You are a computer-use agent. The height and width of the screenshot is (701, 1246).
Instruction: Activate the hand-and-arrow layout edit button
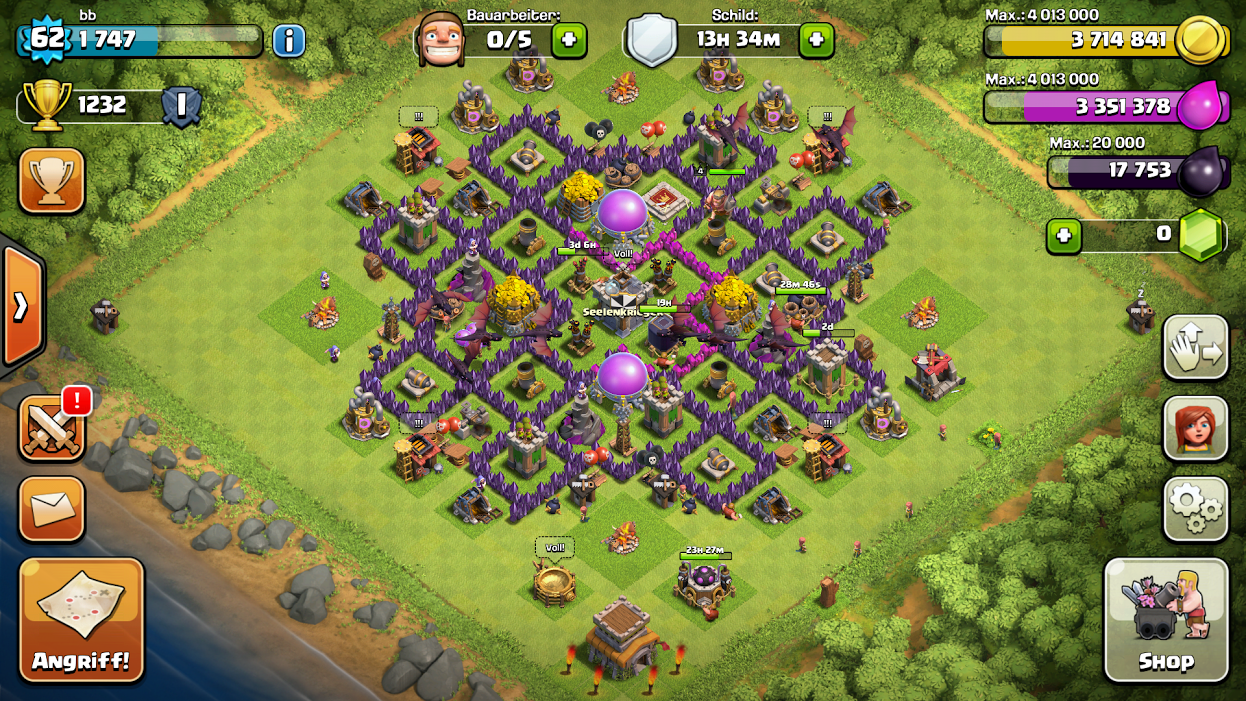(1196, 347)
